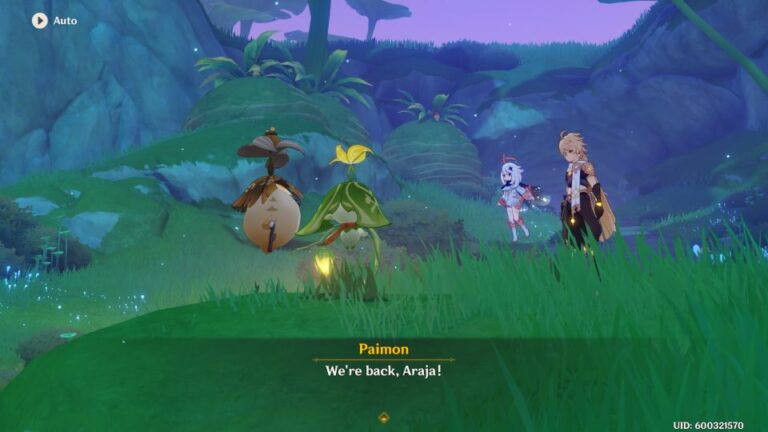Toggle the Auto dialogue playback button
The height and width of the screenshot is (432, 768).
40,20
